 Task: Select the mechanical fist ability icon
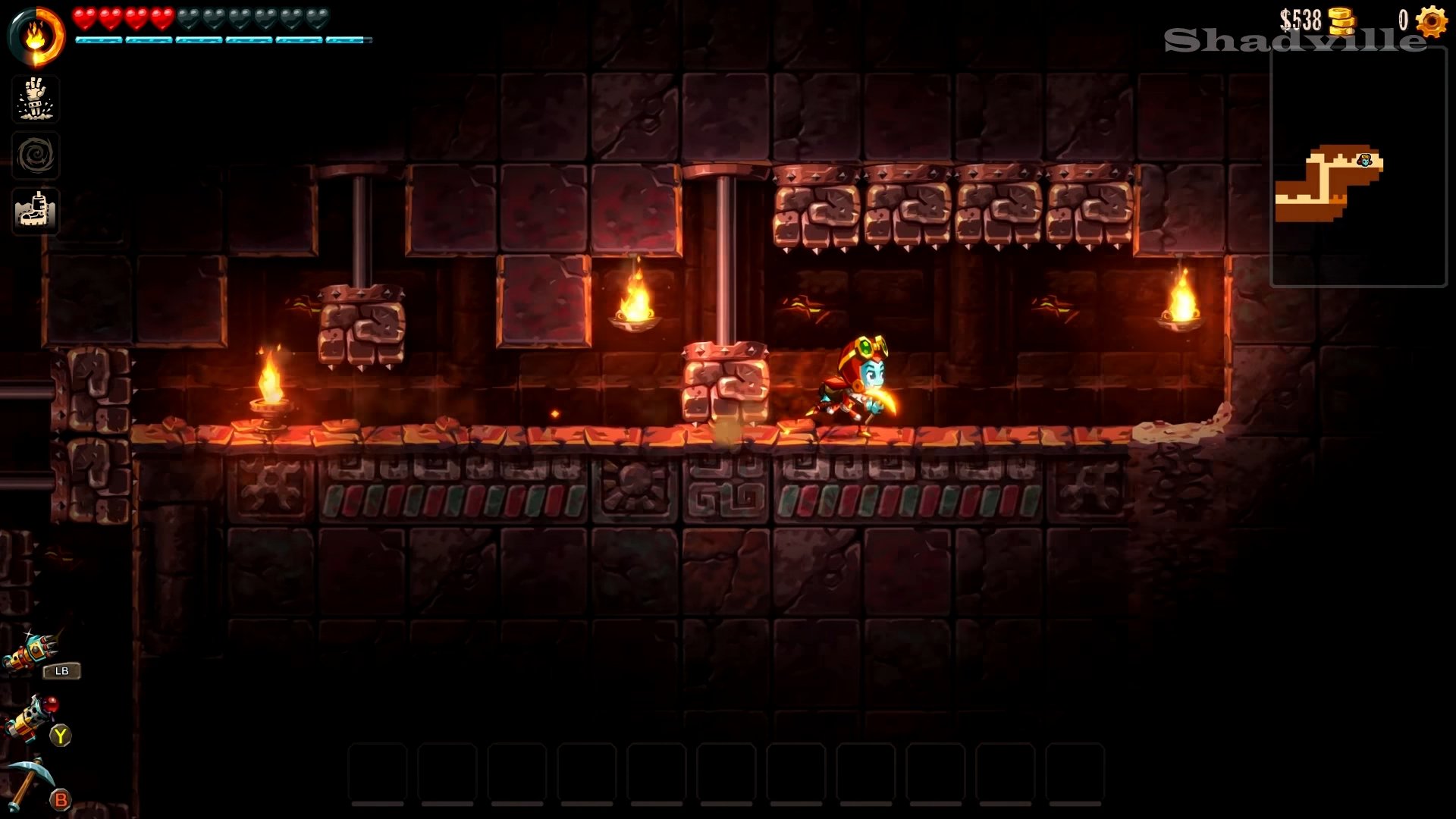[x=36, y=99]
